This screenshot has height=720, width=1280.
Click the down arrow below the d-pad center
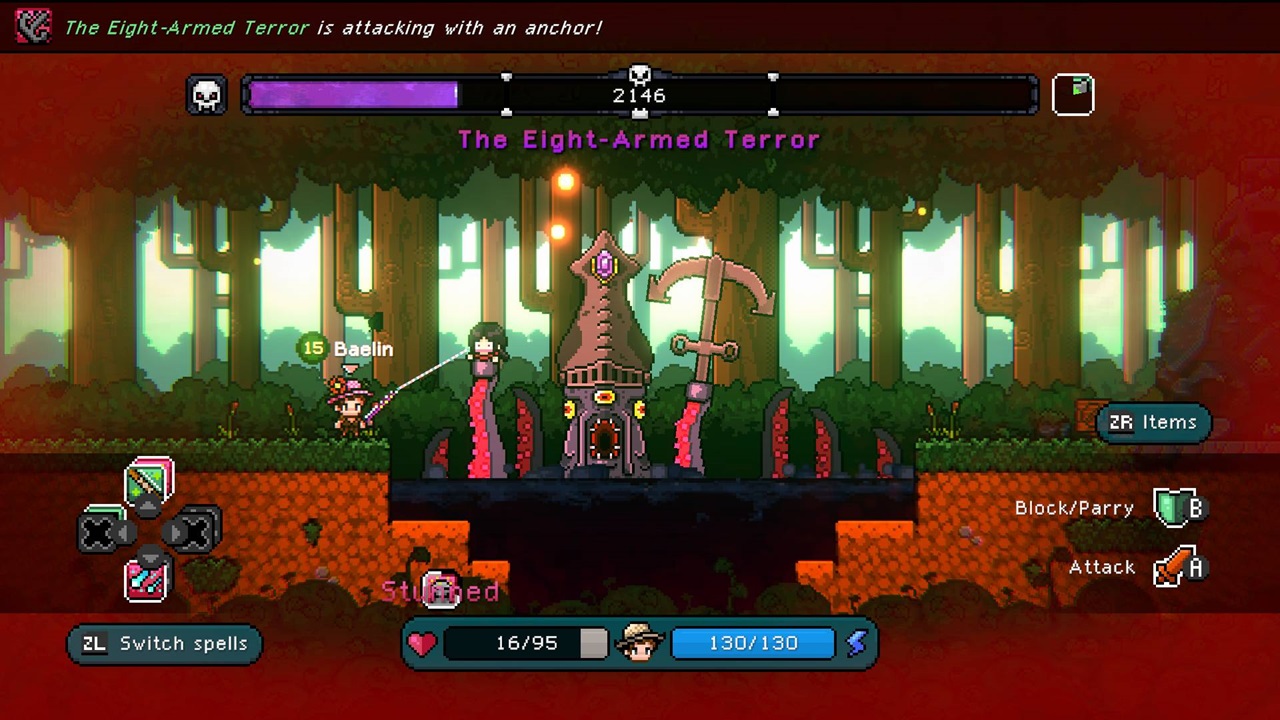148,557
